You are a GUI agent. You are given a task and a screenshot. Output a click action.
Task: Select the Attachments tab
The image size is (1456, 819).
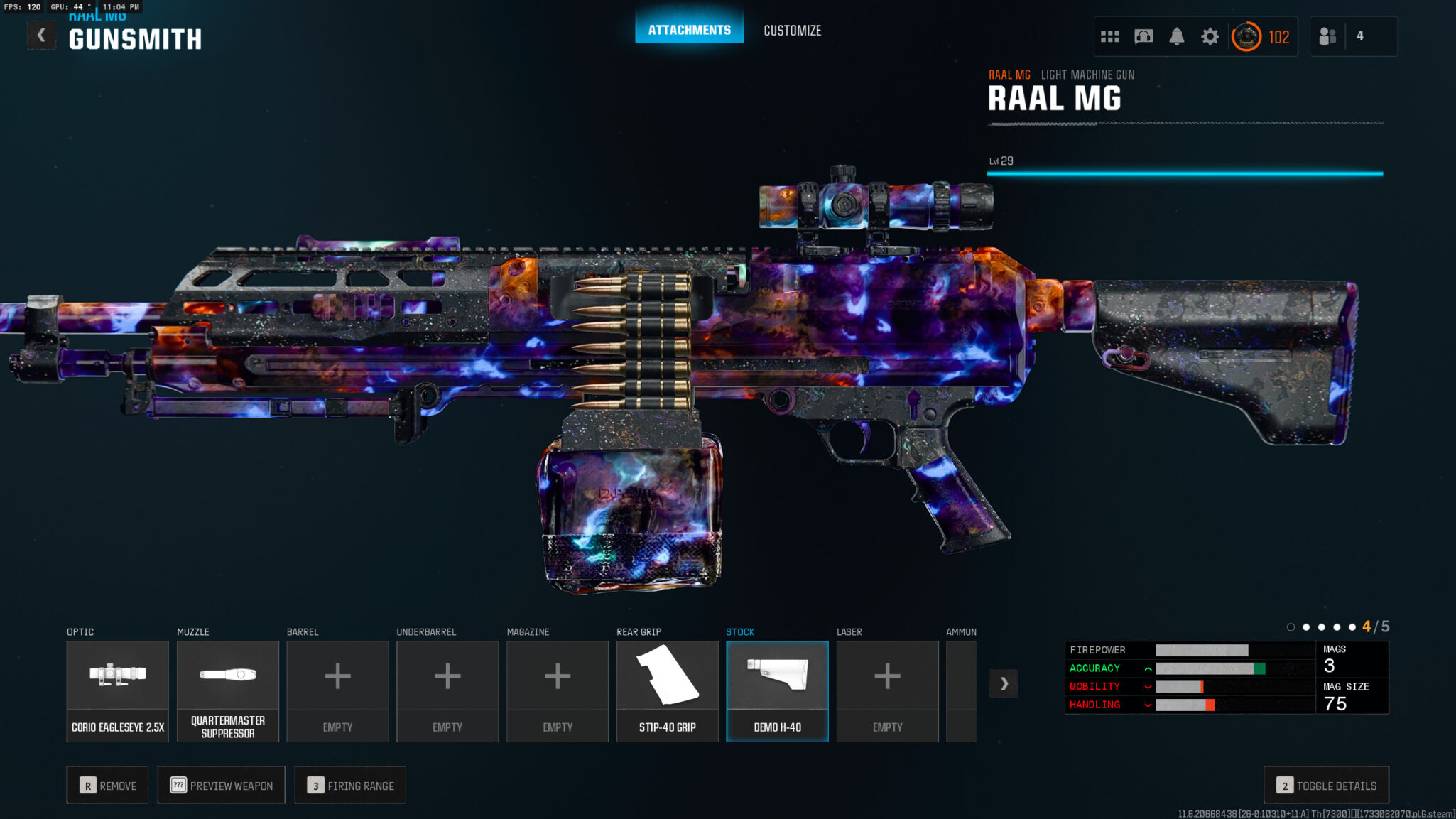[x=689, y=30]
